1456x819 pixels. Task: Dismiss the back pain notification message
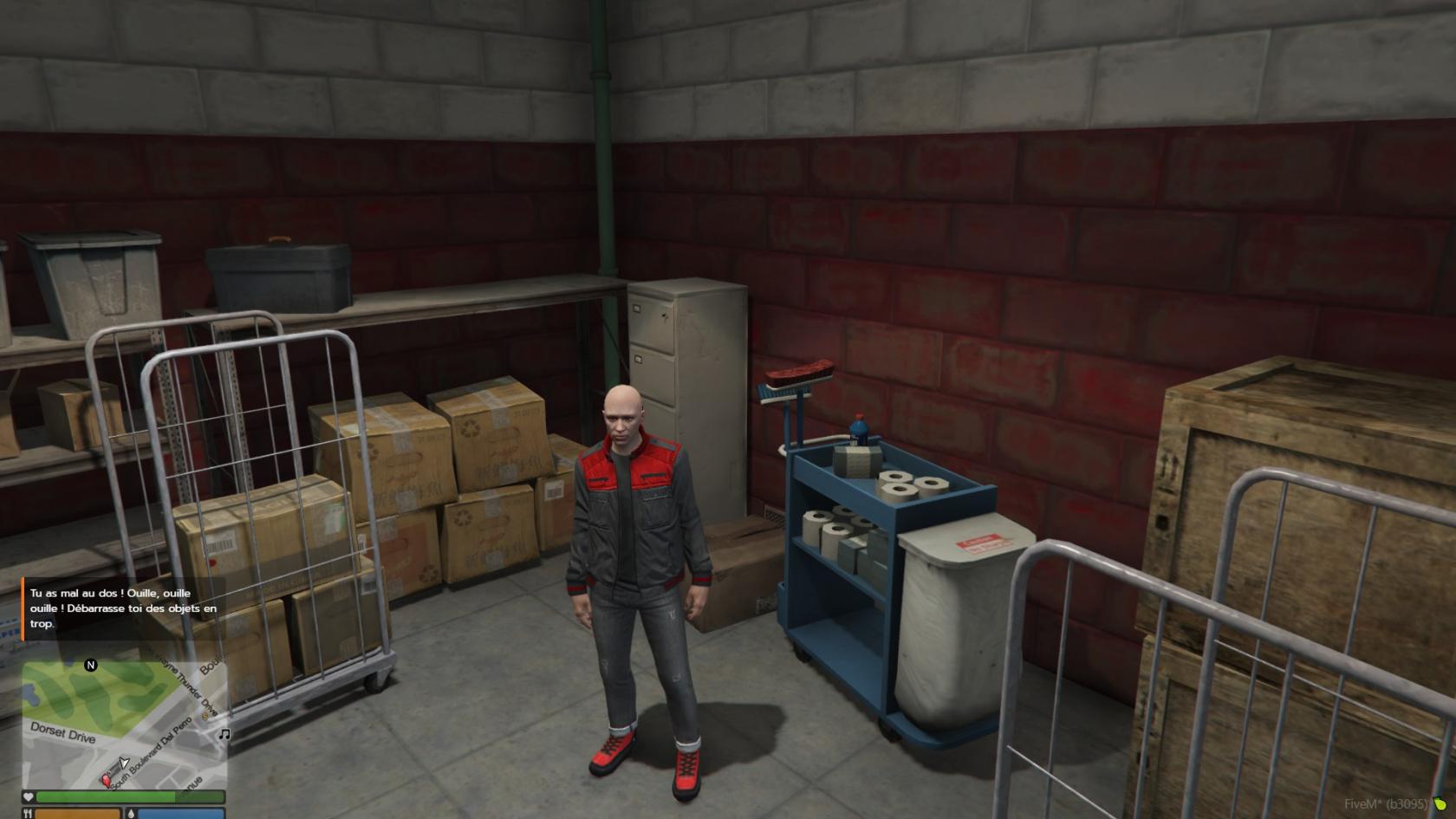(x=123, y=608)
